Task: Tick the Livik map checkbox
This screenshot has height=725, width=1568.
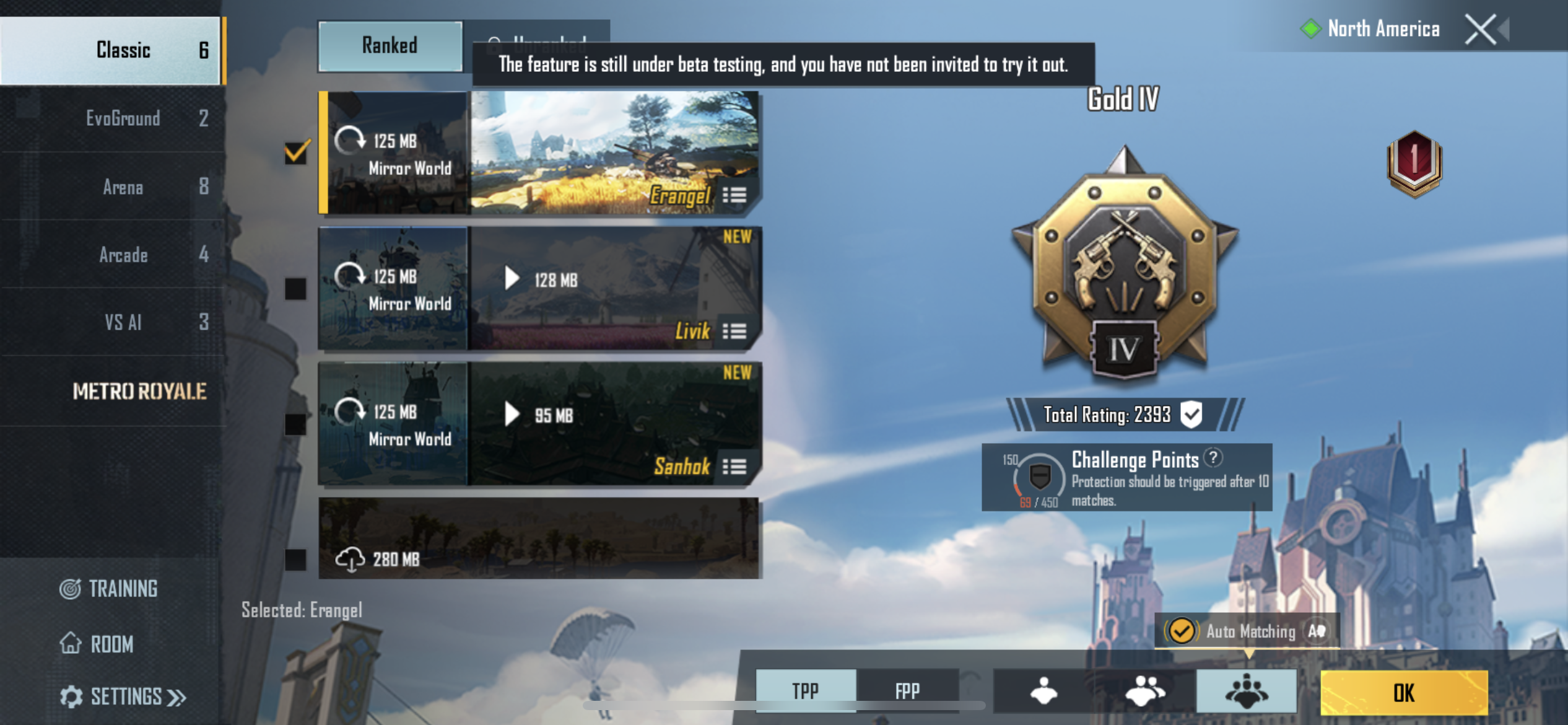Action: [295, 289]
